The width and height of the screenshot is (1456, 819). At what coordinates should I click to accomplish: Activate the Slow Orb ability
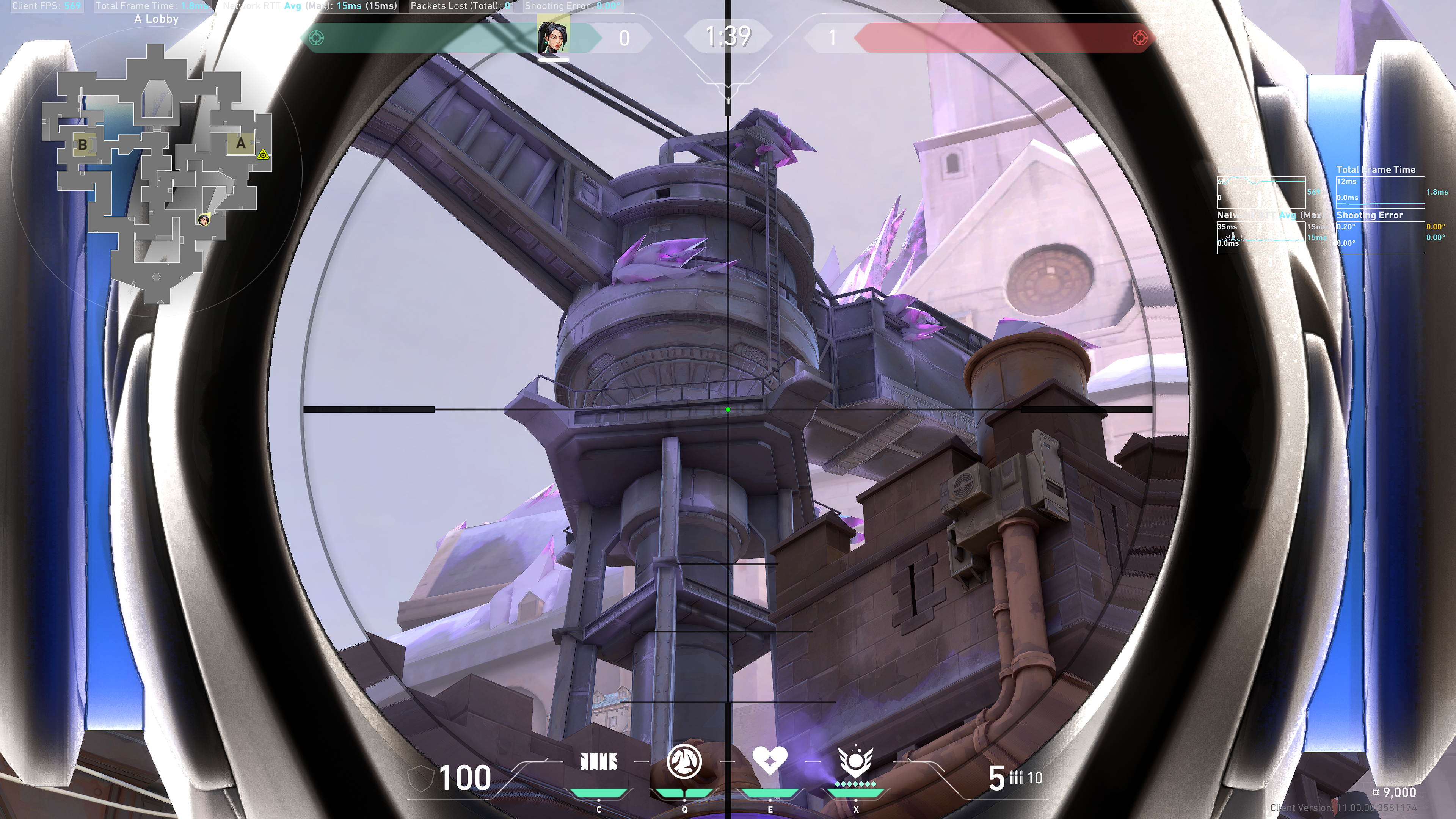click(684, 761)
